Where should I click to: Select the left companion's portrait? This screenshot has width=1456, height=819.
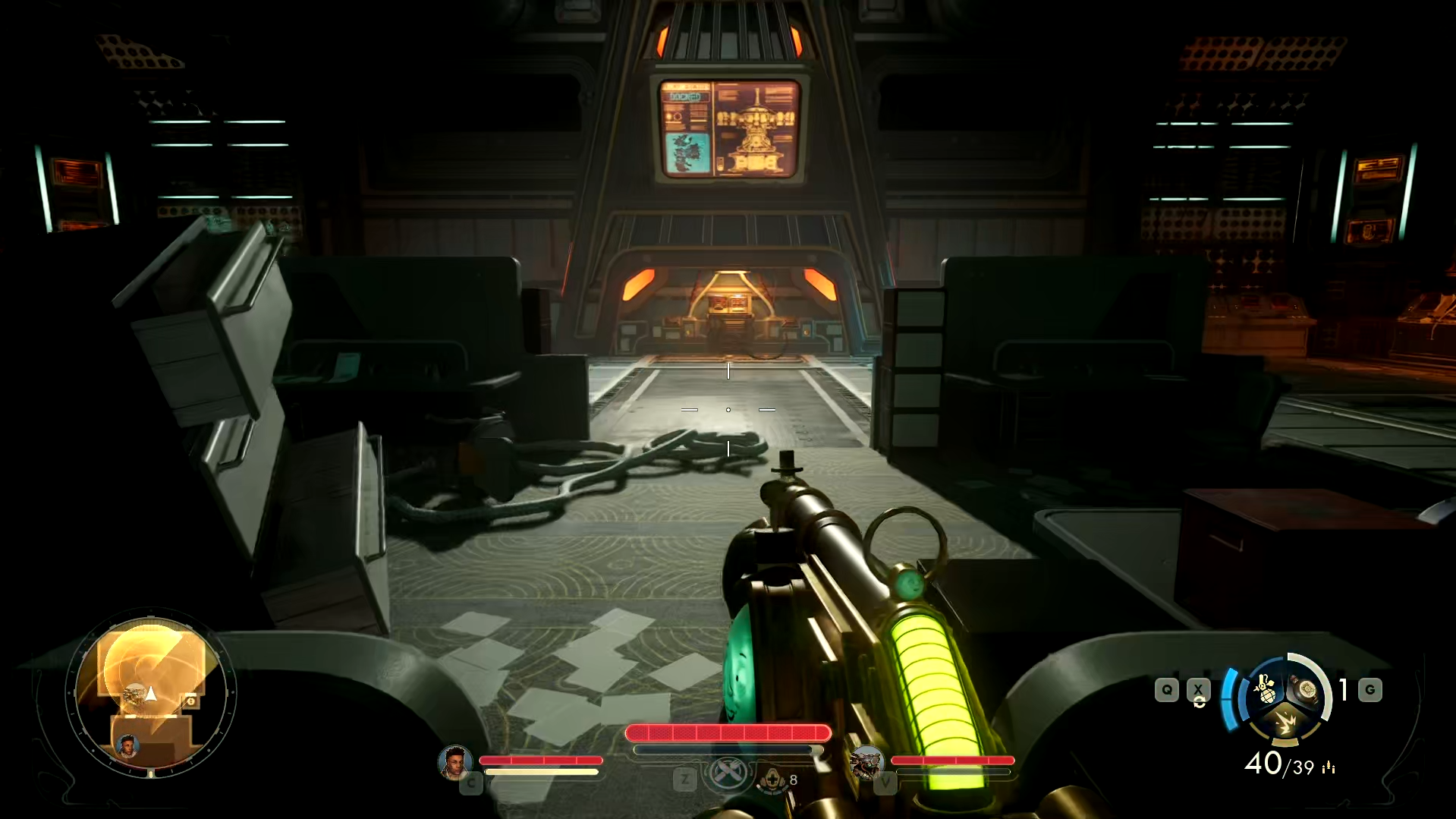pyautogui.click(x=456, y=764)
